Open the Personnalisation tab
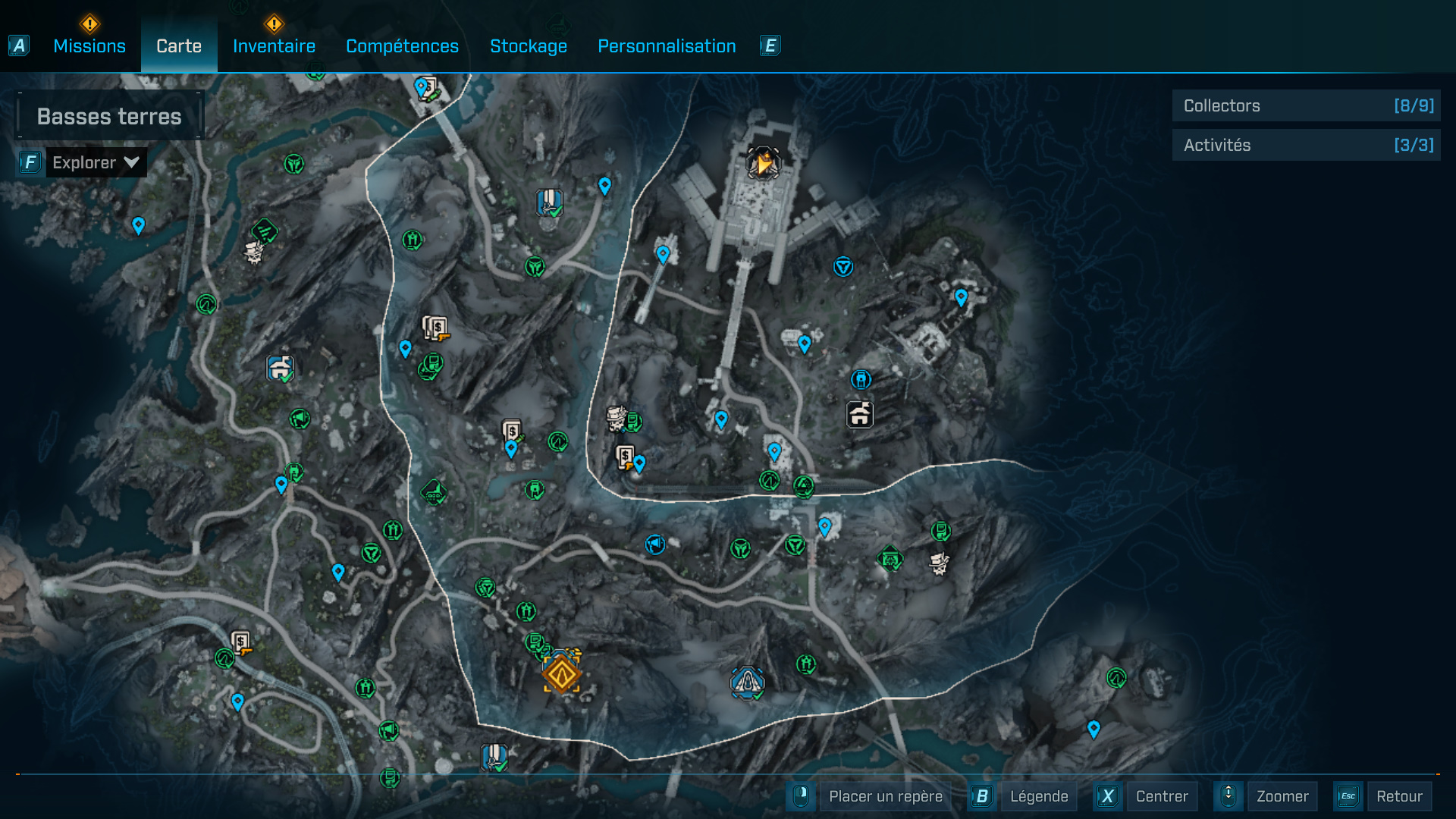This screenshot has width=1456, height=819. pyautogui.click(x=667, y=46)
